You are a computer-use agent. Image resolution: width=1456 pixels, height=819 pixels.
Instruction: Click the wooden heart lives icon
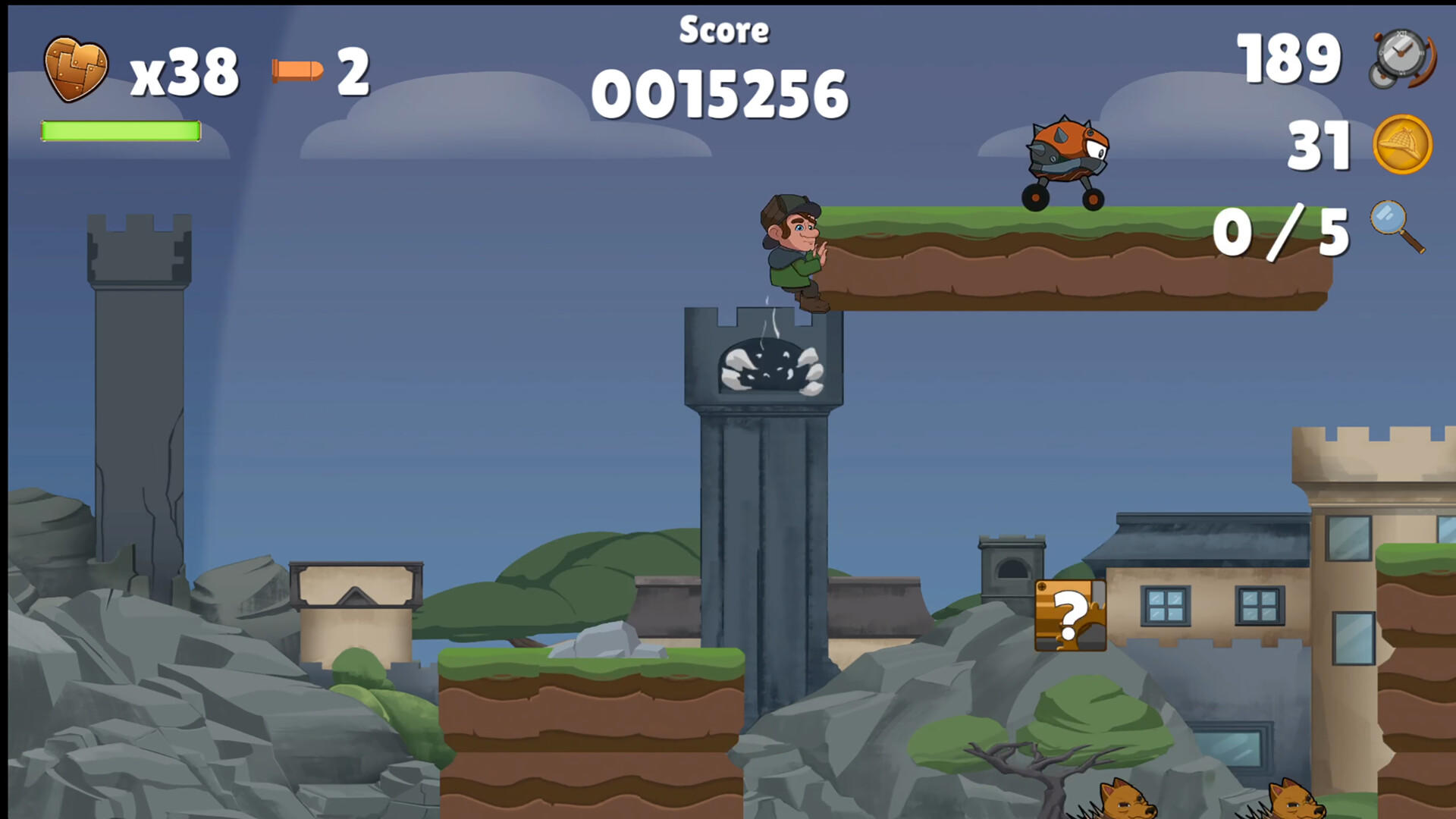76,68
